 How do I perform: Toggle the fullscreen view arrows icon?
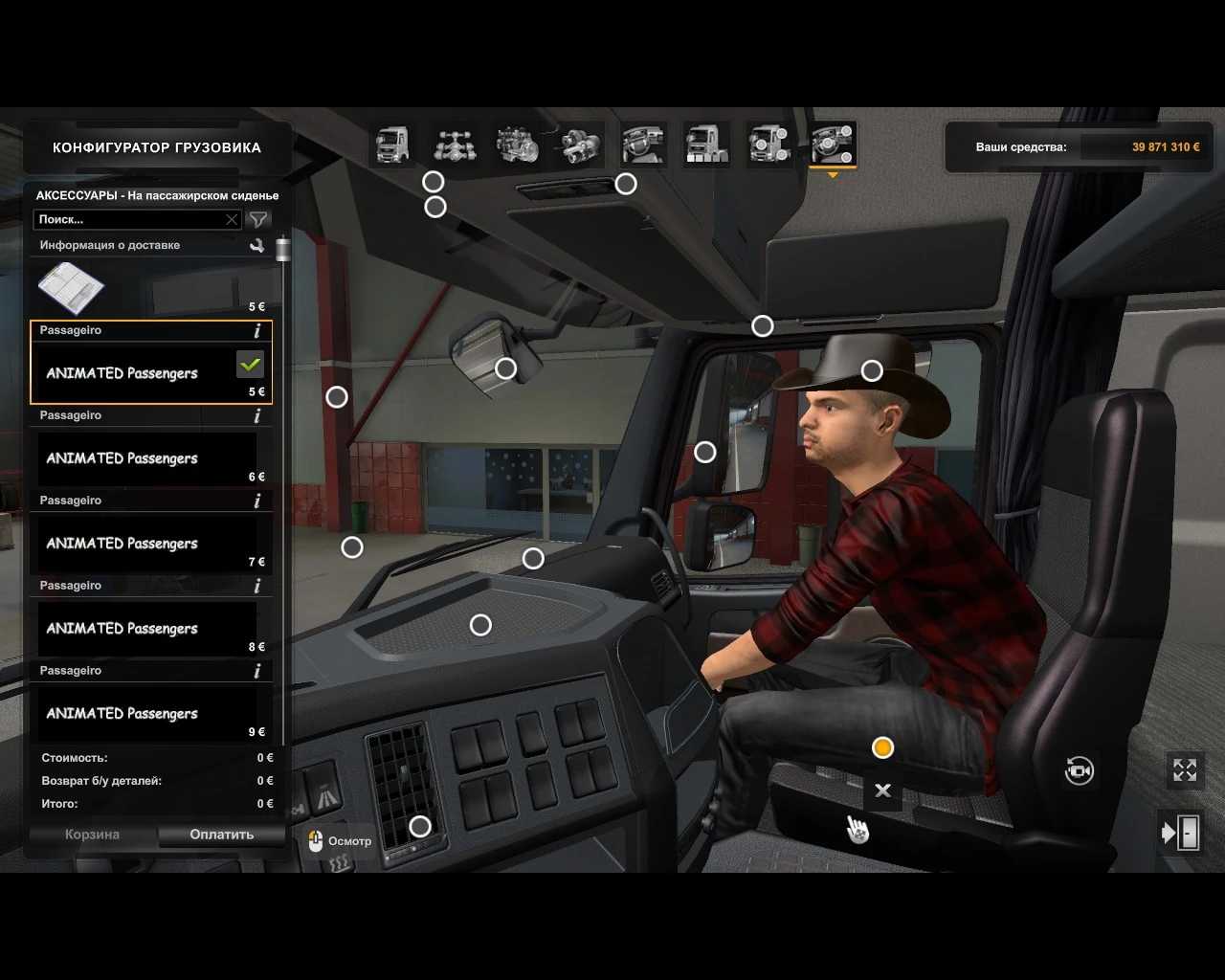click(x=1185, y=770)
